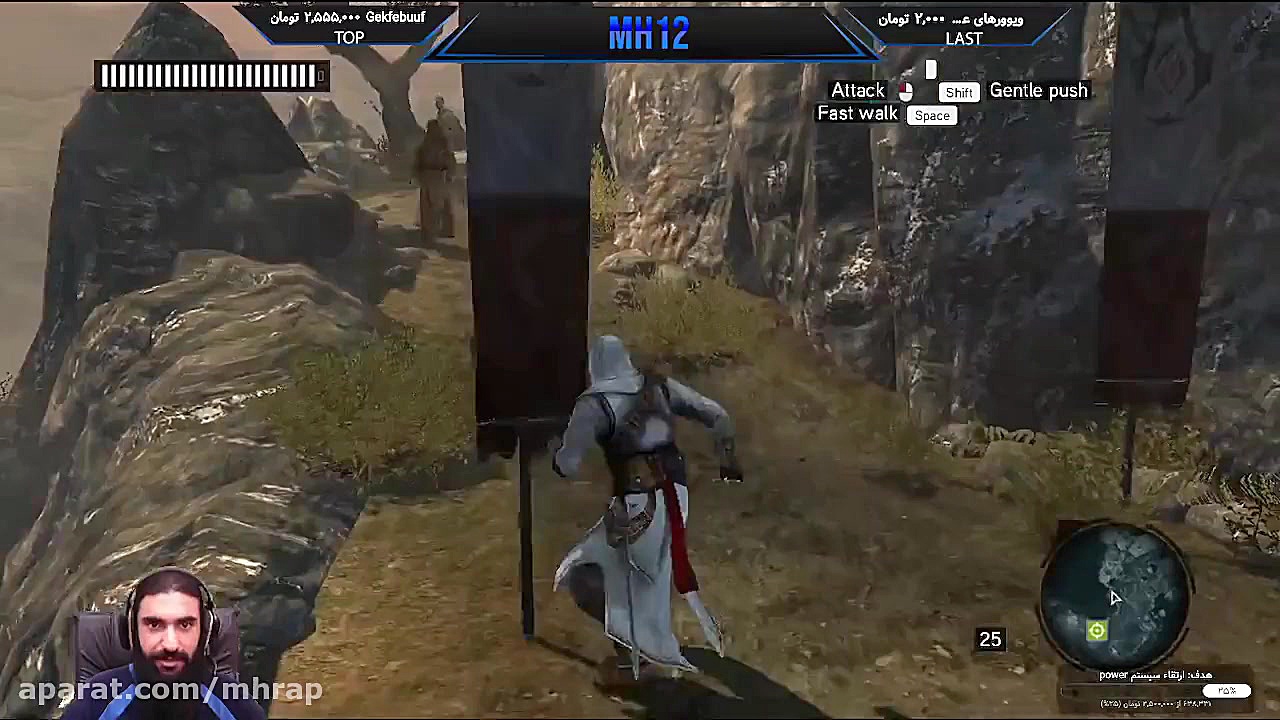Screen dimensions: 1280x720
Task: Click the small white indicator above Attack hint
Action: click(x=930, y=70)
